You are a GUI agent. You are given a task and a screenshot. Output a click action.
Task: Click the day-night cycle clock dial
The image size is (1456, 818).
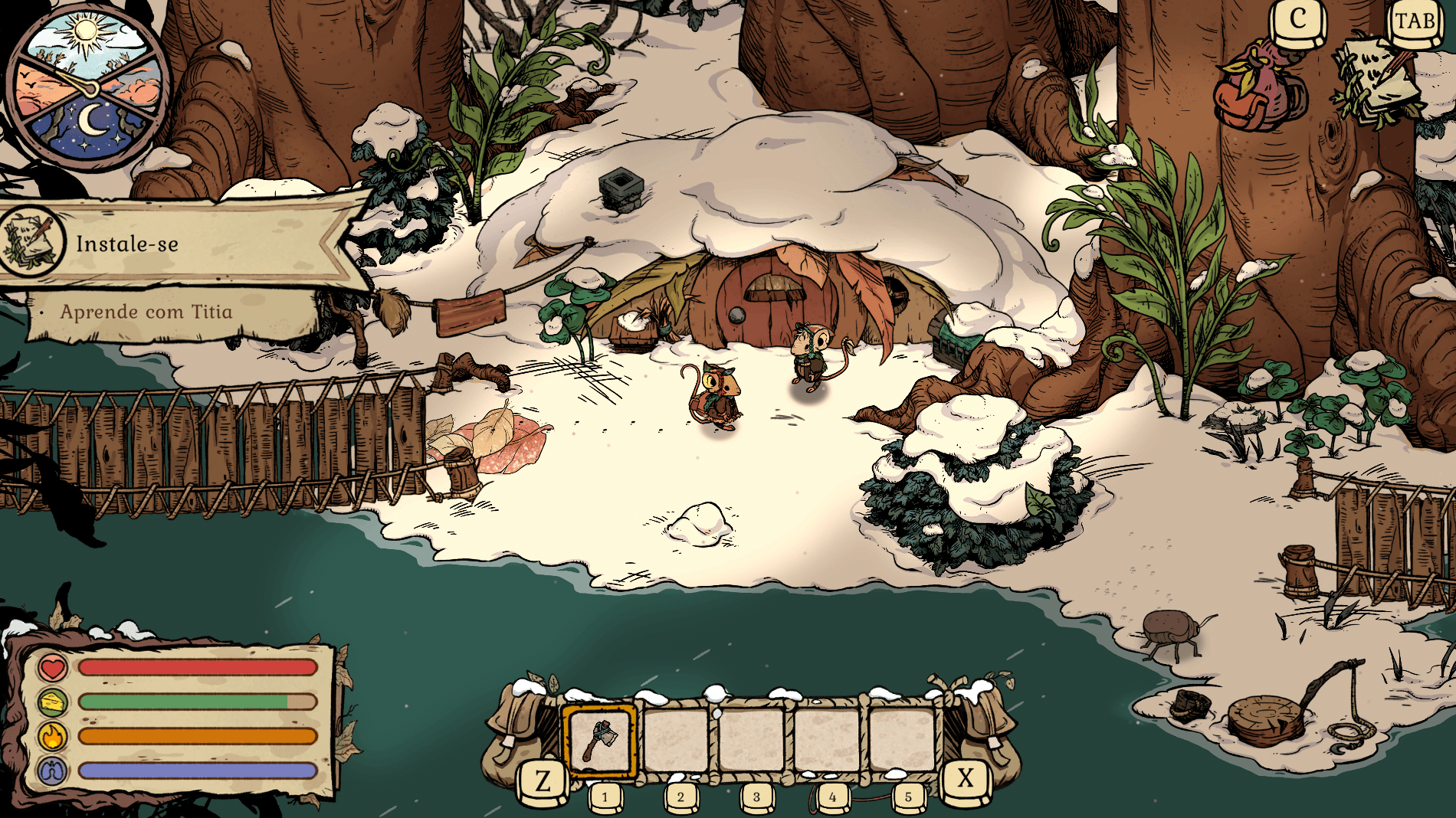[x=88, y=86]
